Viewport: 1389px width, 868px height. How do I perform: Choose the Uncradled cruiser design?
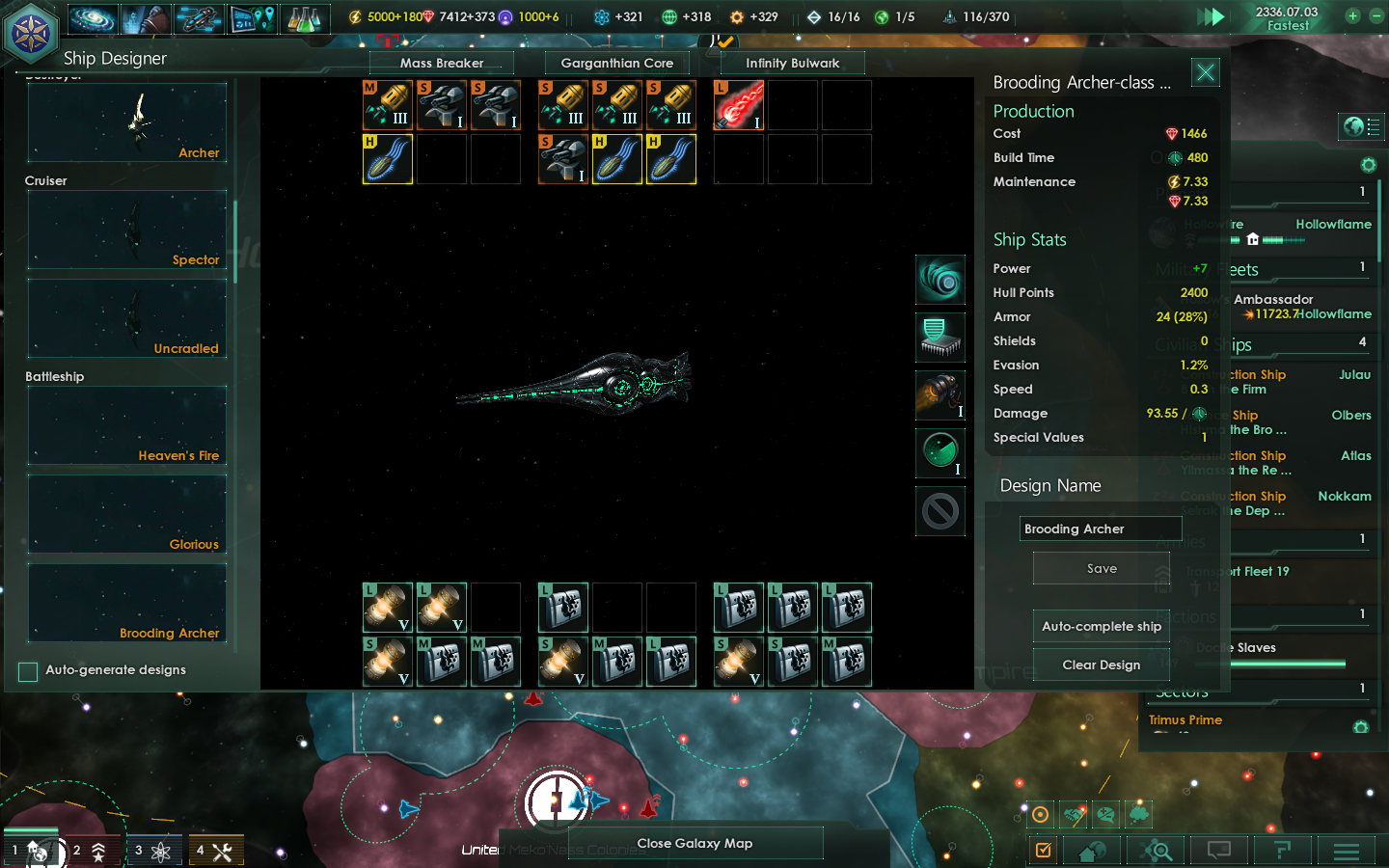127,318
